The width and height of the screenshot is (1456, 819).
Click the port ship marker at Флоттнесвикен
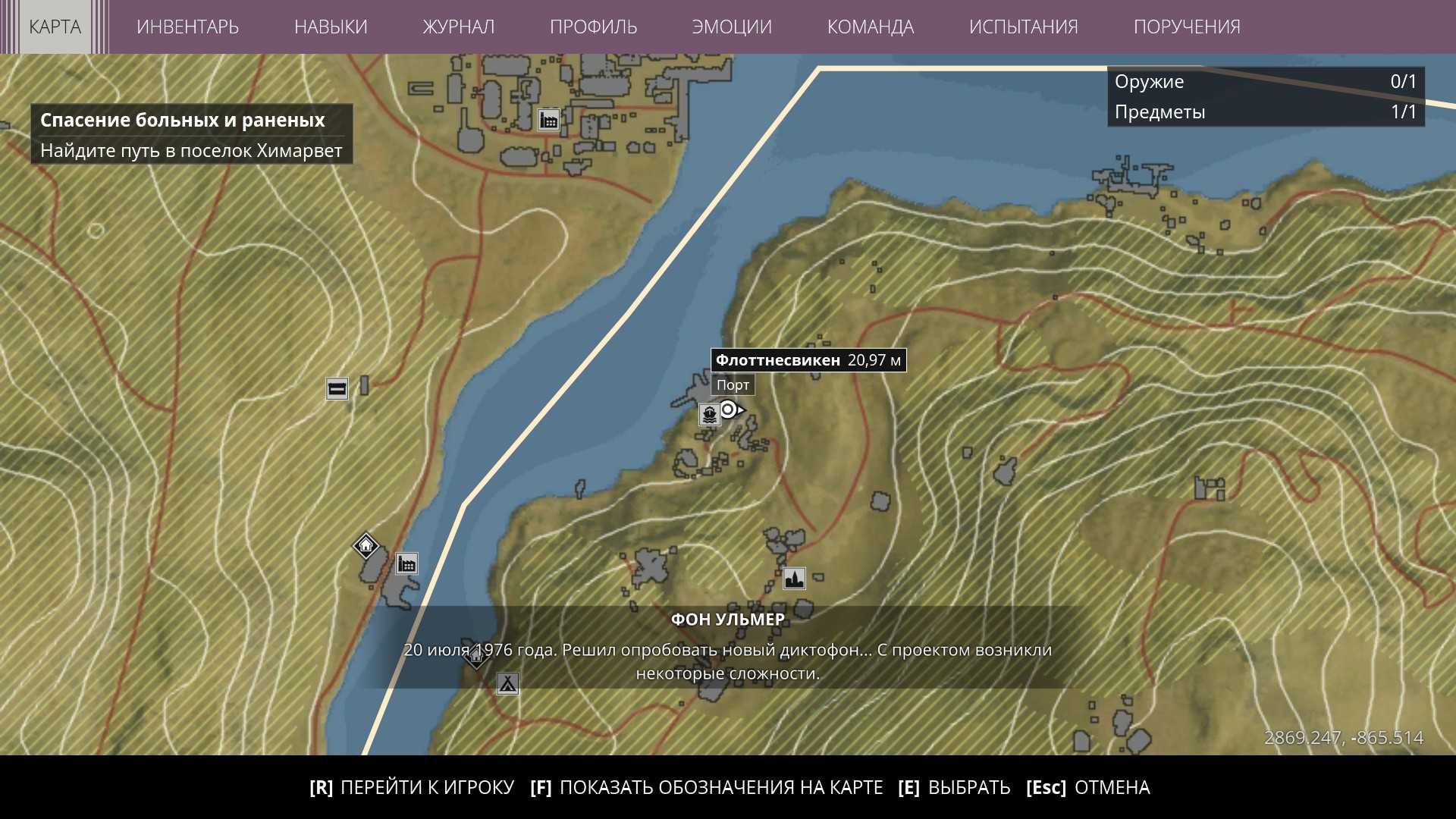[709, 414]
